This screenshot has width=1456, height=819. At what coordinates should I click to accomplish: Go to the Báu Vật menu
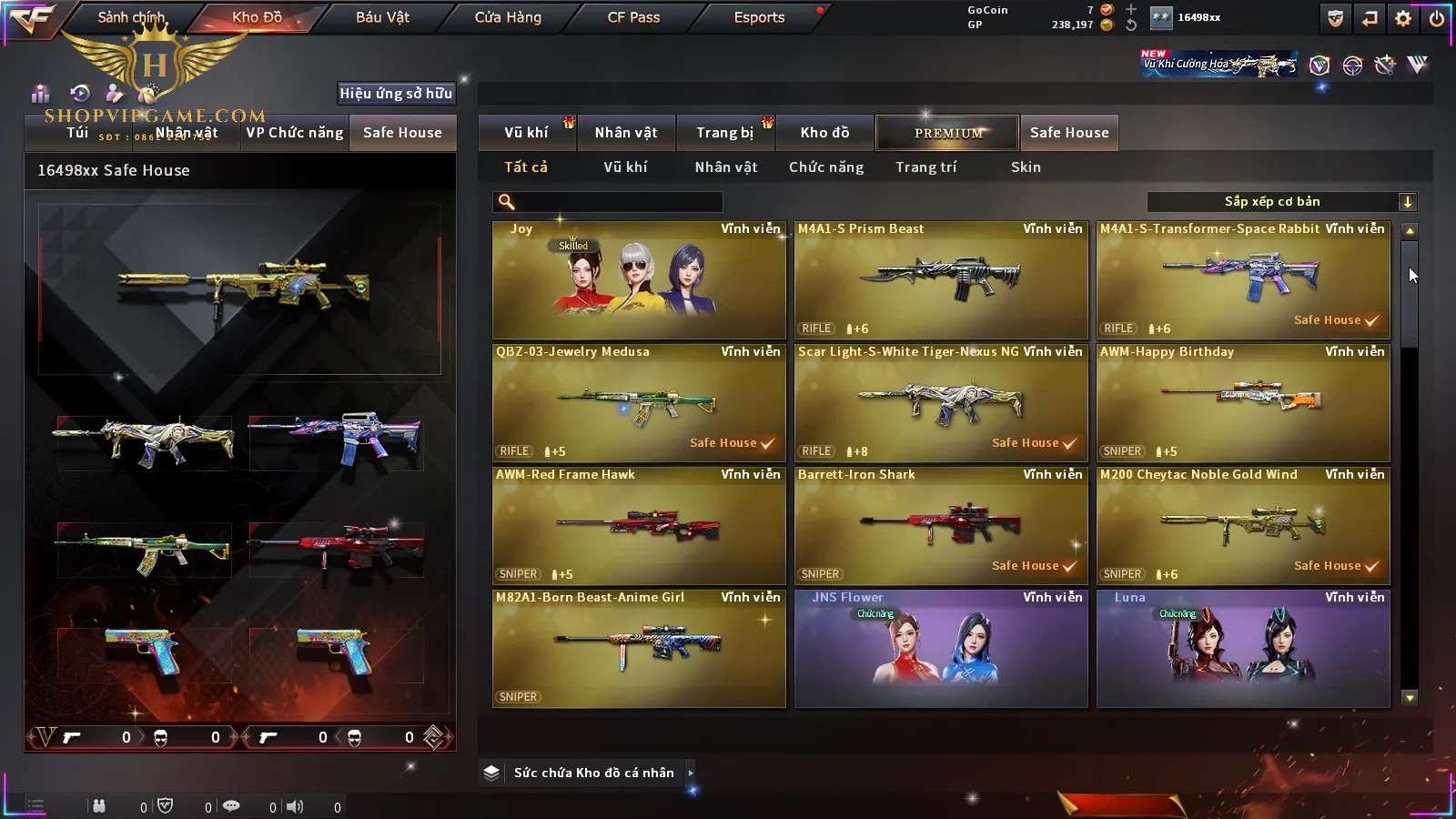pyautogui.click(x=382, y=17)
